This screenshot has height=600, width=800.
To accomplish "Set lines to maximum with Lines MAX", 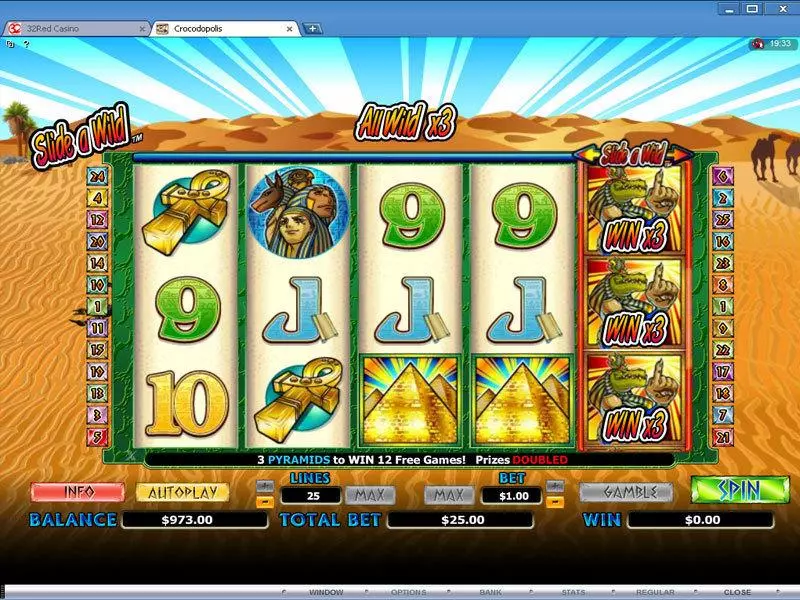I will pyautogui.click(x=370, y=494).
